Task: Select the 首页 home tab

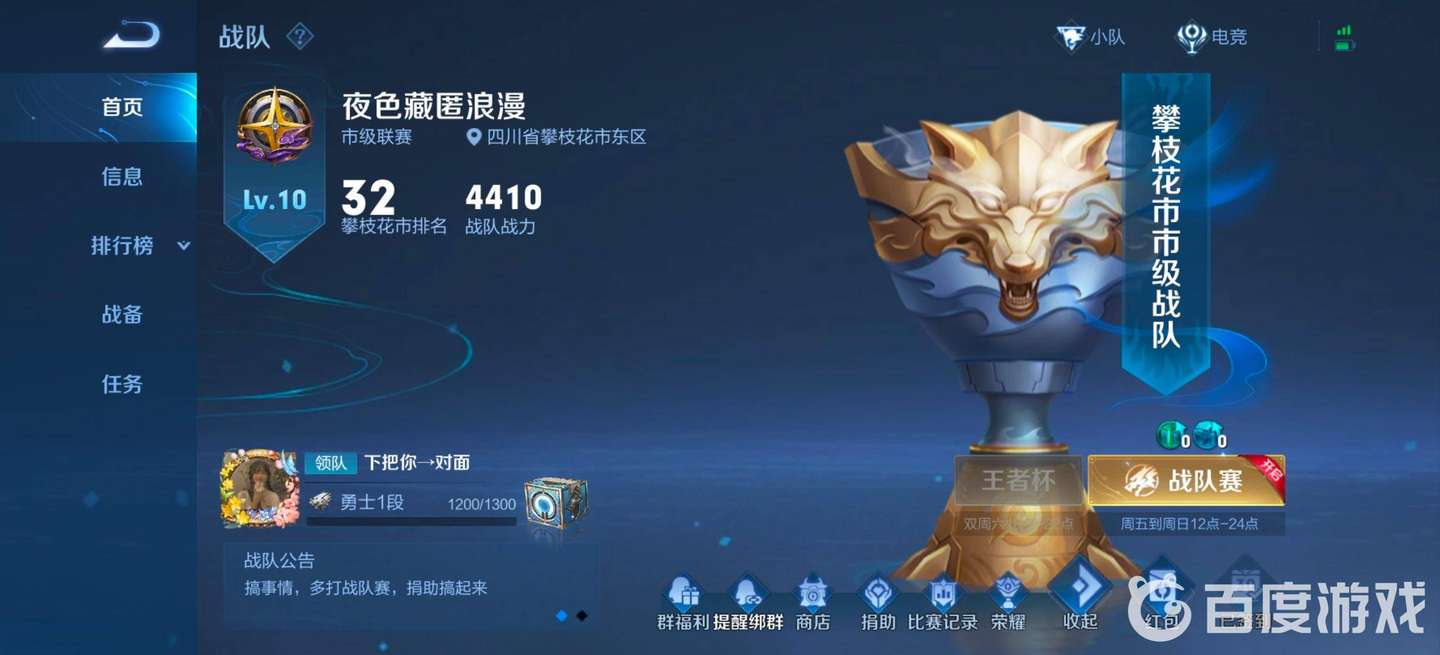Action: click(122, 107)
